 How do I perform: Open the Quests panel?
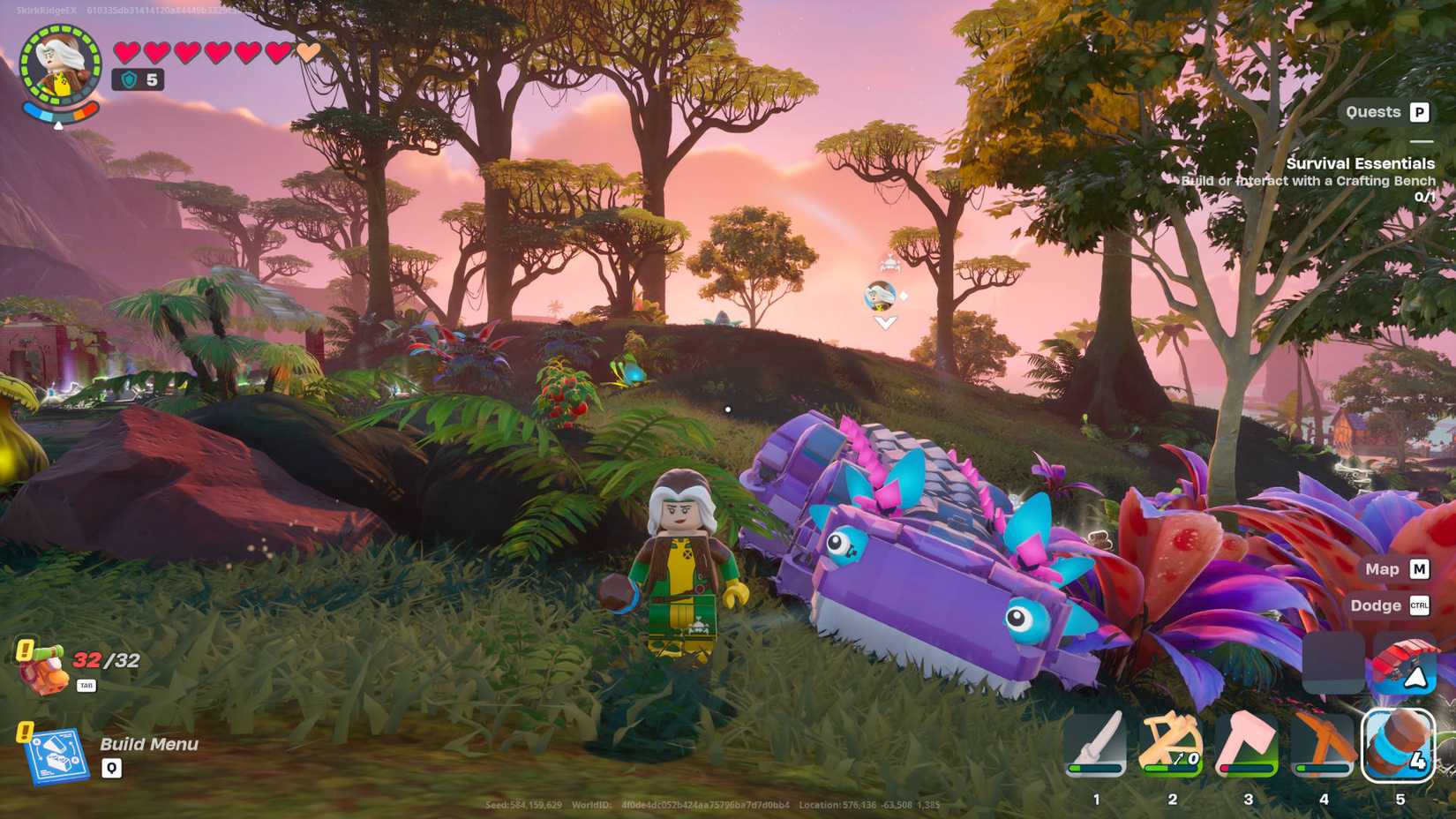tap(1385, 112)
